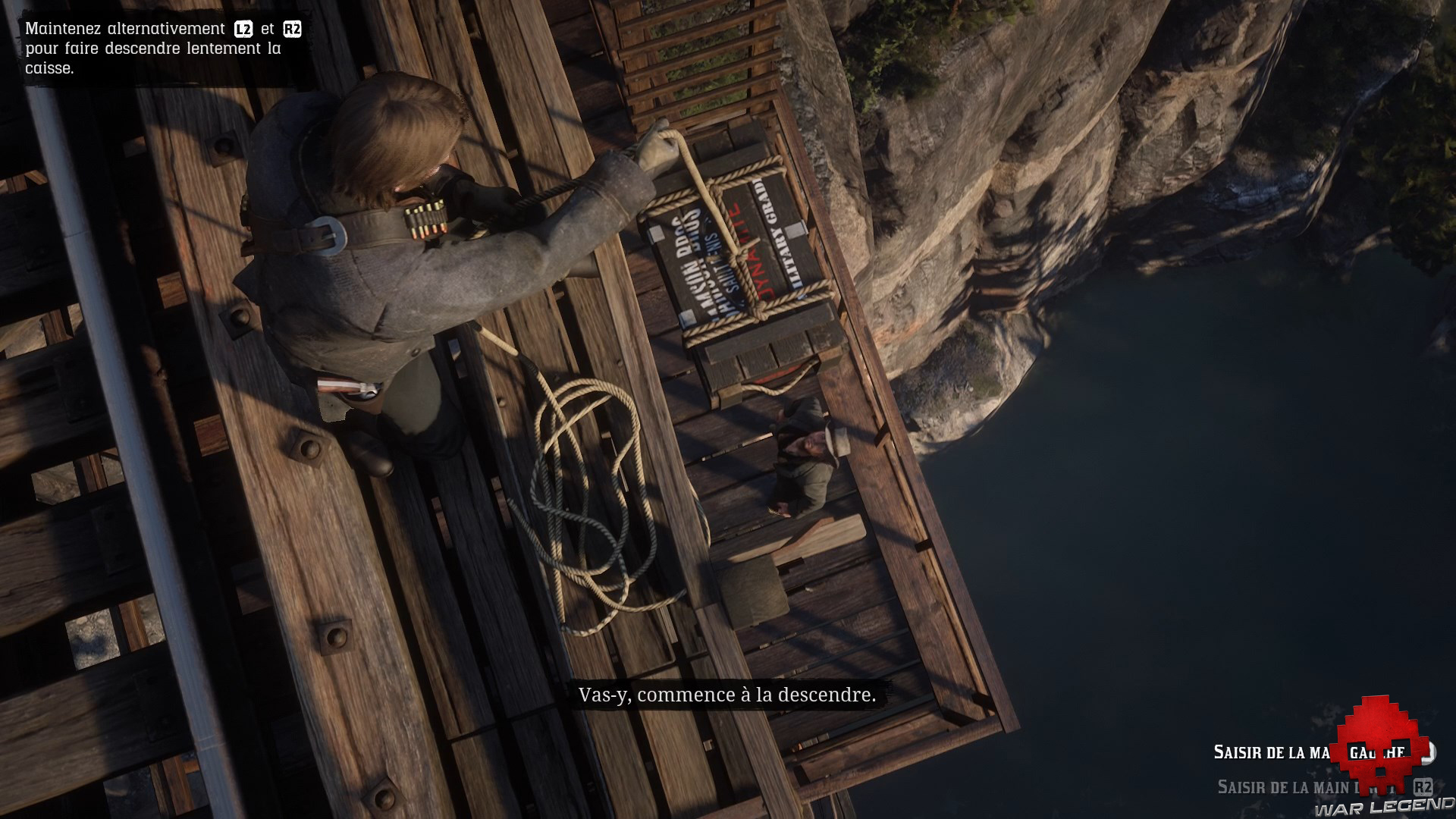This screenshot has height=819, width=1456.
Task: Expand the subtitle 'Vas-y, commence à la descendre.'
Action: (x=728, y=694)
